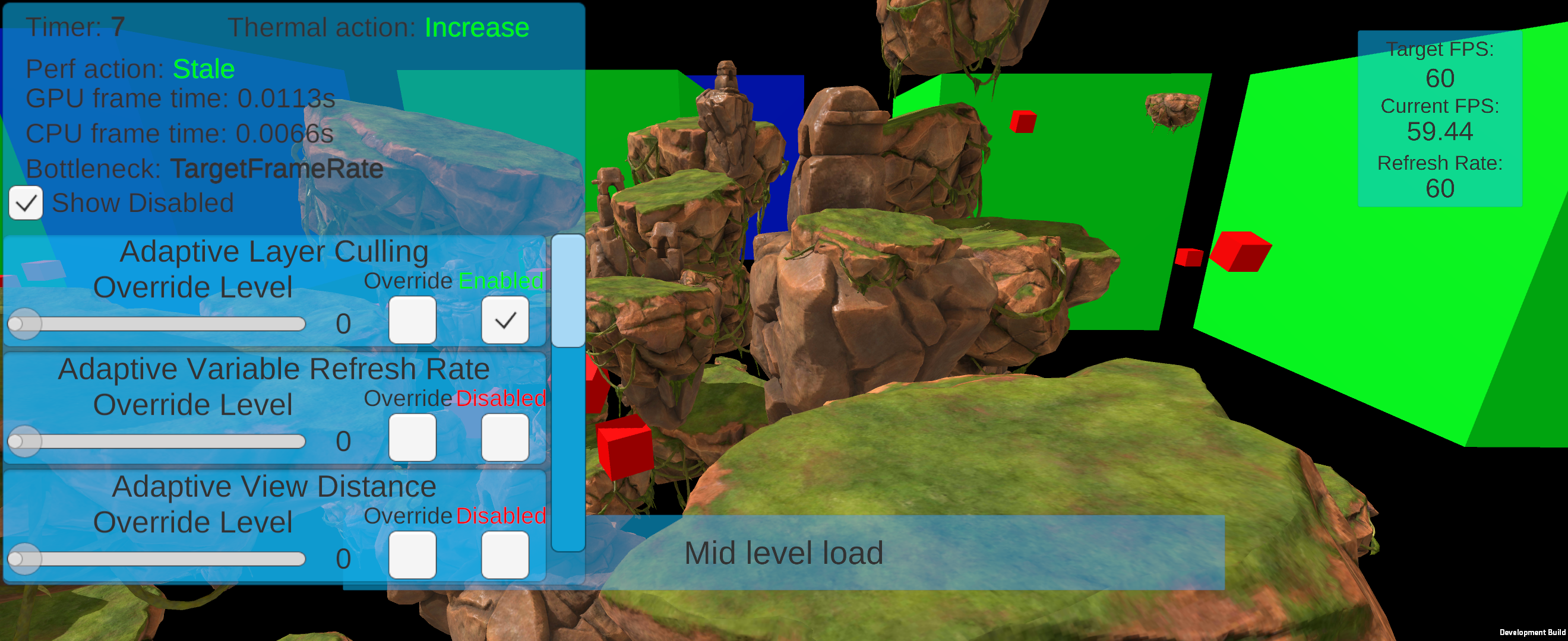This screenshot has height=641, width=1568.
Task: Click the Mid level load banner
Action: [x=784, y=553]
